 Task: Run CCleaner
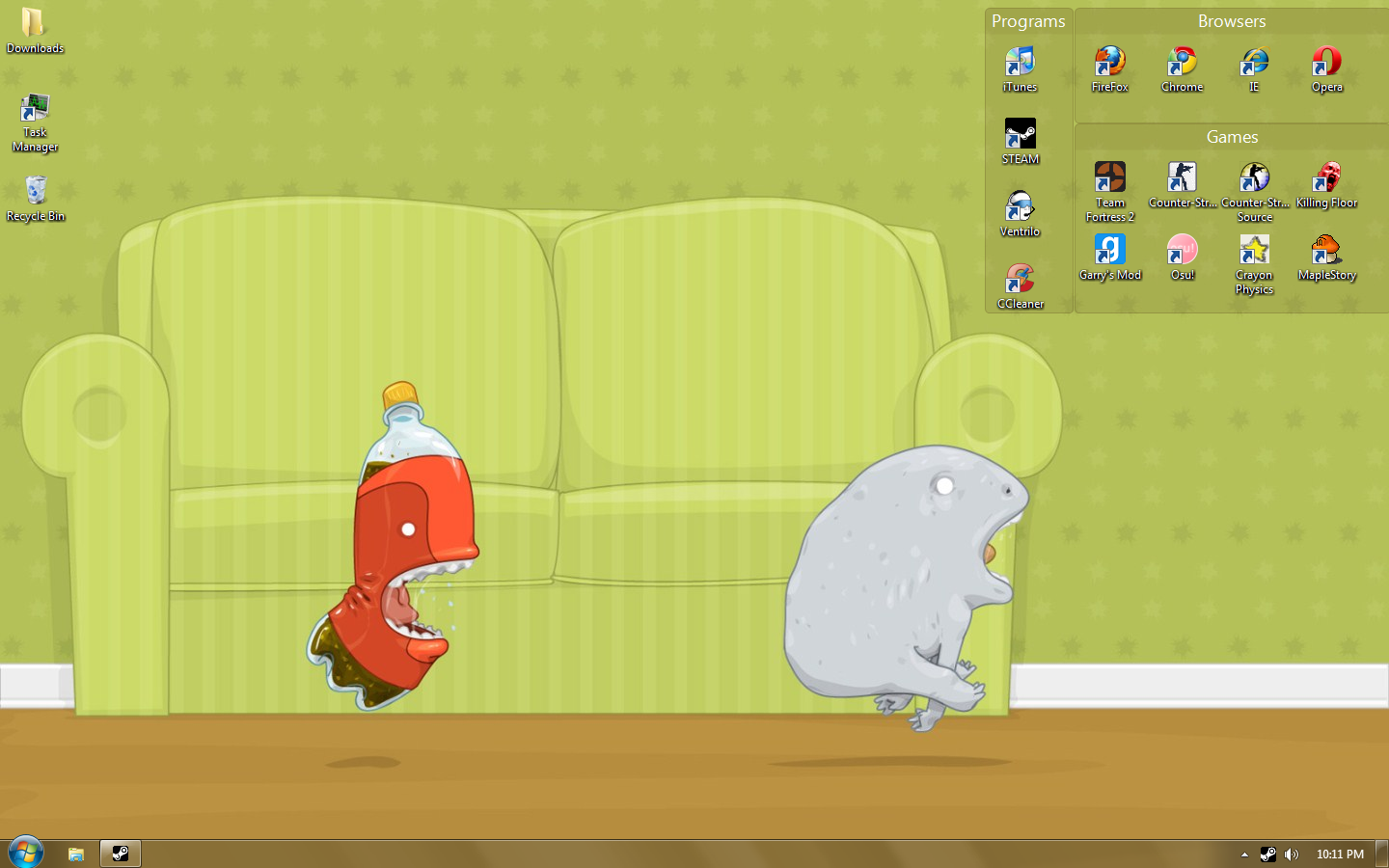[1020, 281]
